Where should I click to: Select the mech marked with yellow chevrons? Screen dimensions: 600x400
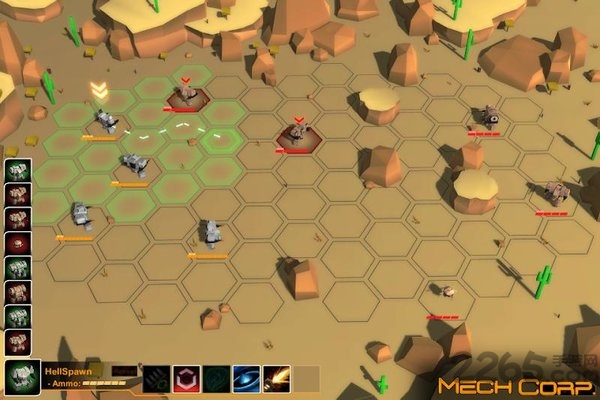(x=105, y=122)
